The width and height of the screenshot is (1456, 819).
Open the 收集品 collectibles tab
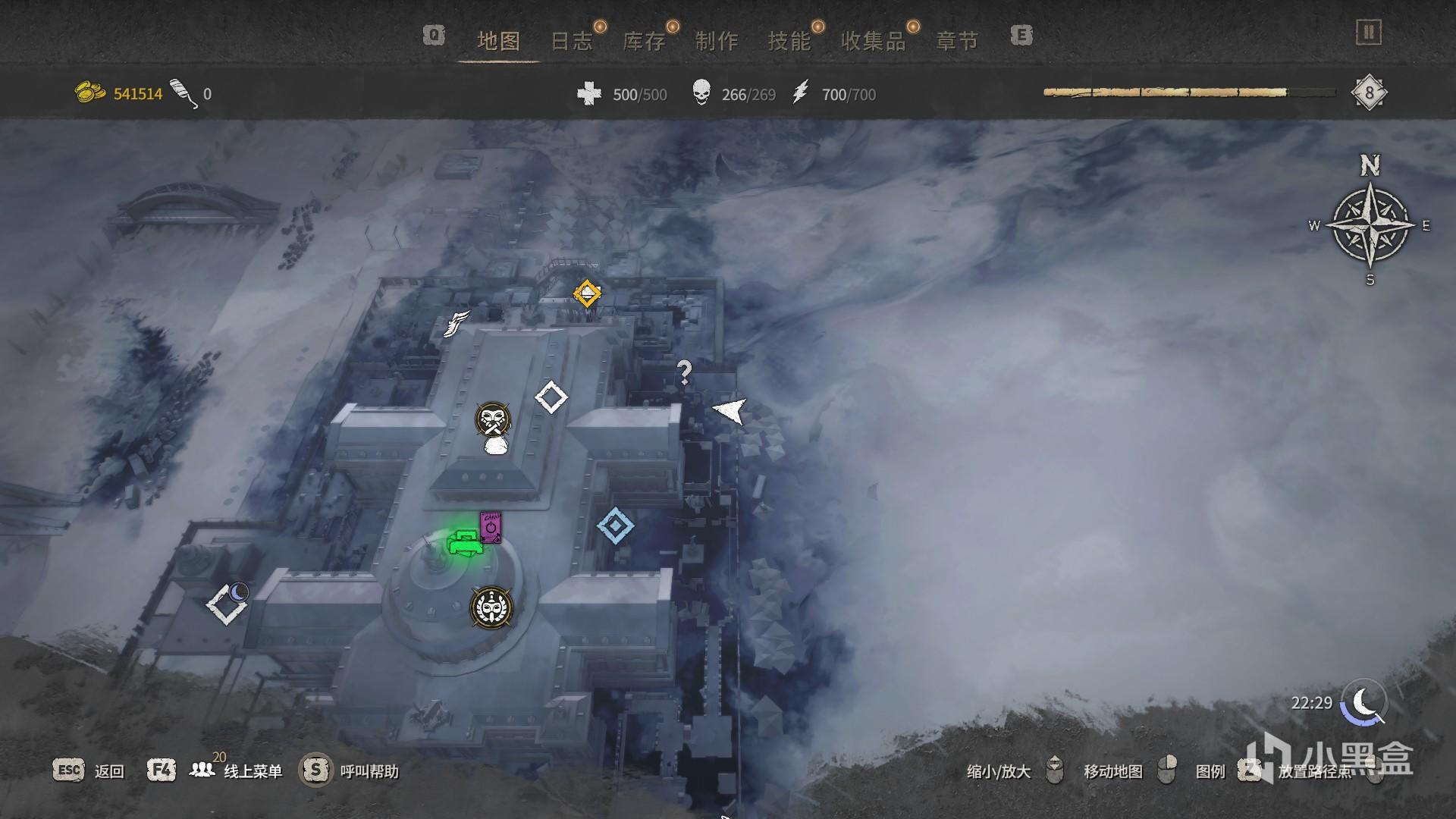(874, 41)
